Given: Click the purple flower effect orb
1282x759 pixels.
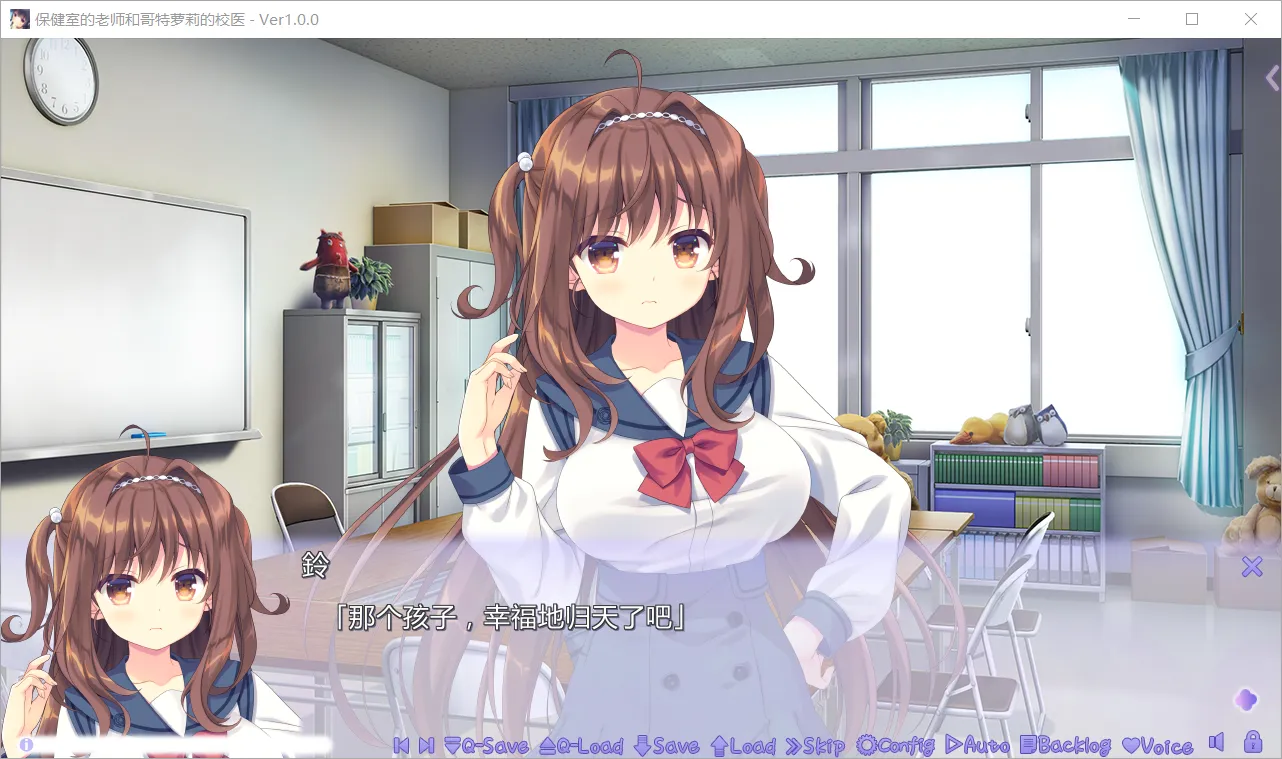Looking at the screenshot, I should click(x=1245, y=700).
